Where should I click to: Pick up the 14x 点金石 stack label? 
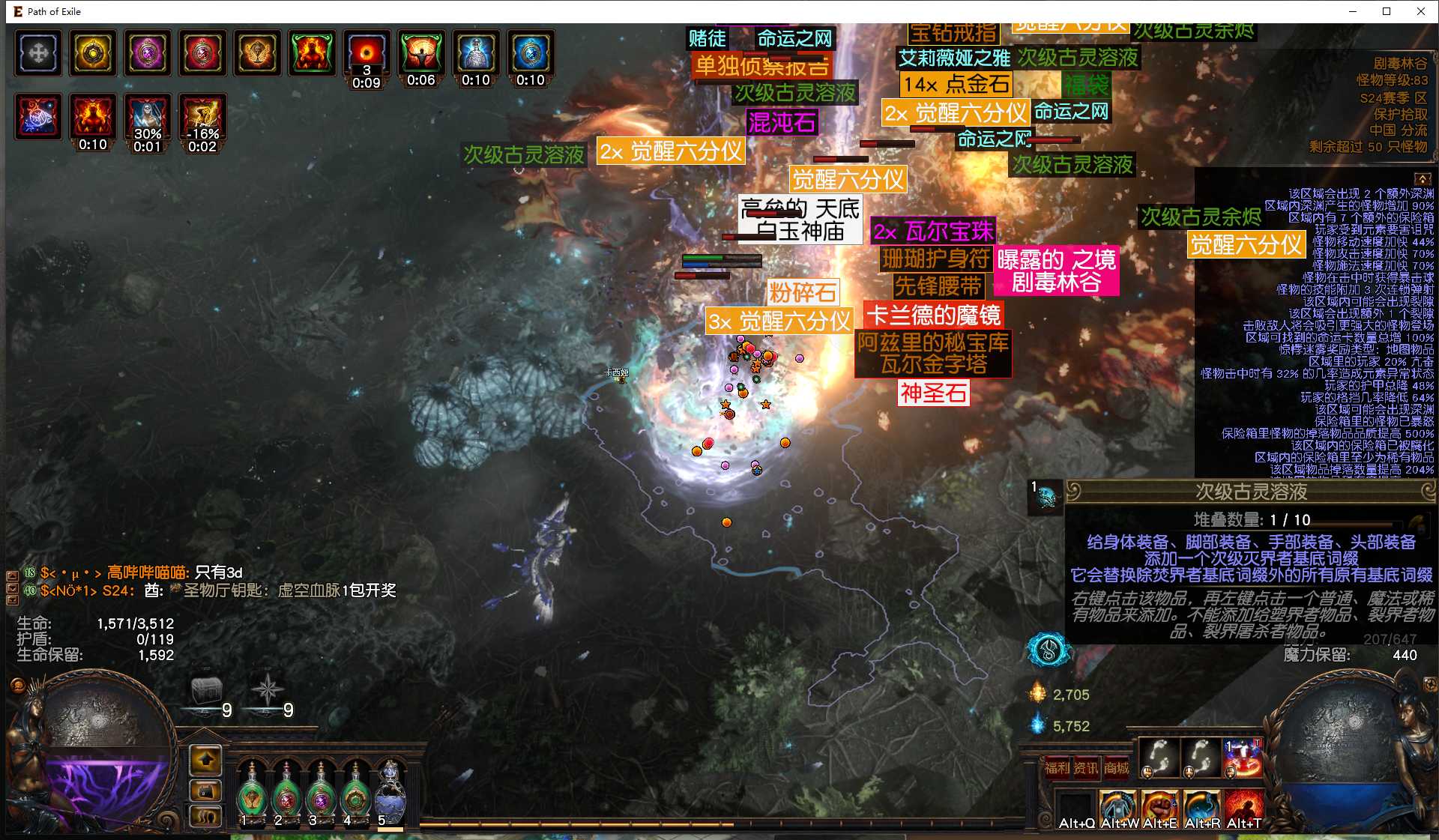956,84
